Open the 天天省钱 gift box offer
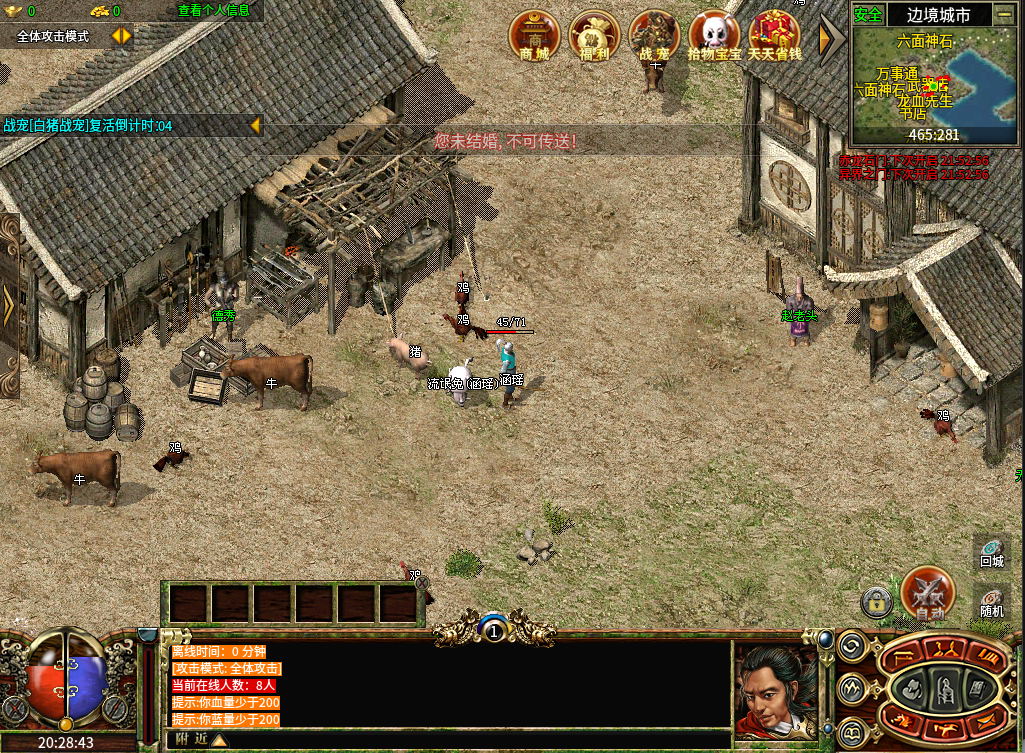Viewport: 1025px width, 753px height. coord(775,36)
